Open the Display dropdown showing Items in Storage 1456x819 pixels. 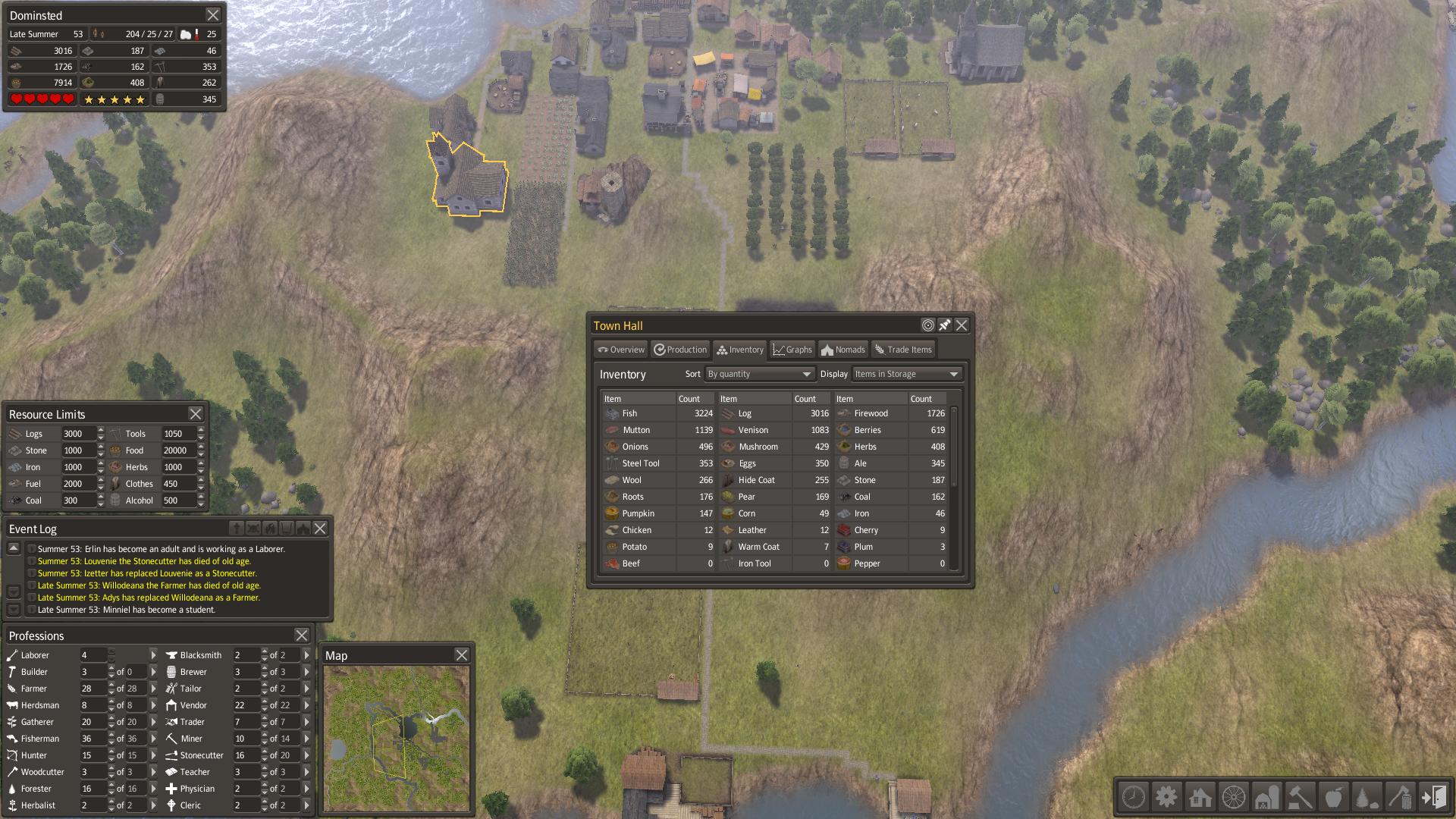[906, 374]
